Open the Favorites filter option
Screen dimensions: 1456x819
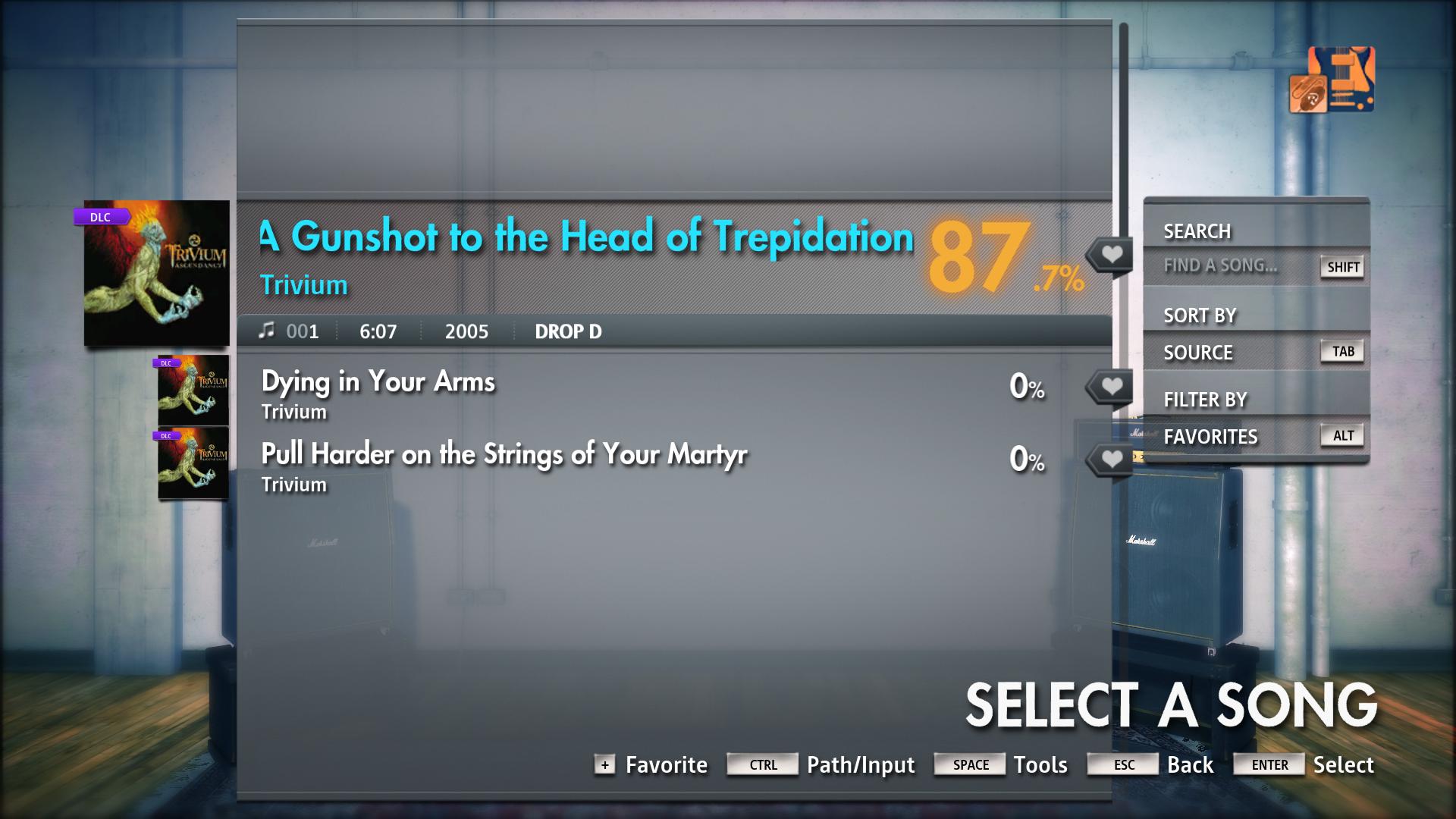[1211, 437]
